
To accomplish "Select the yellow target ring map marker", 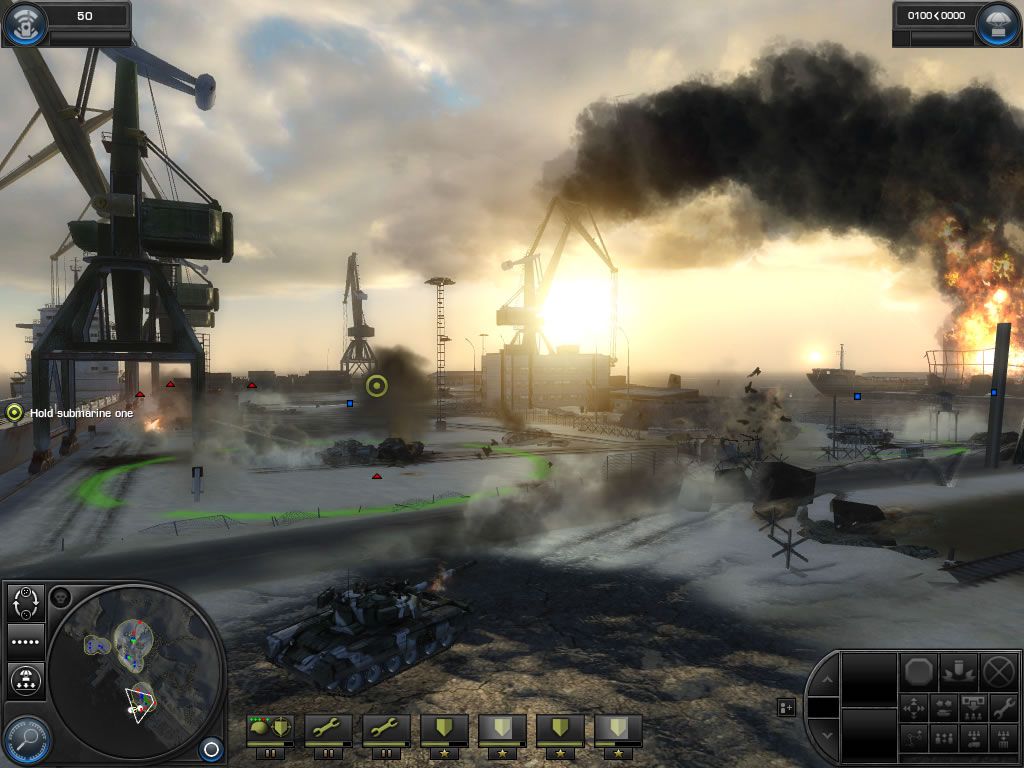I will 377,386.
